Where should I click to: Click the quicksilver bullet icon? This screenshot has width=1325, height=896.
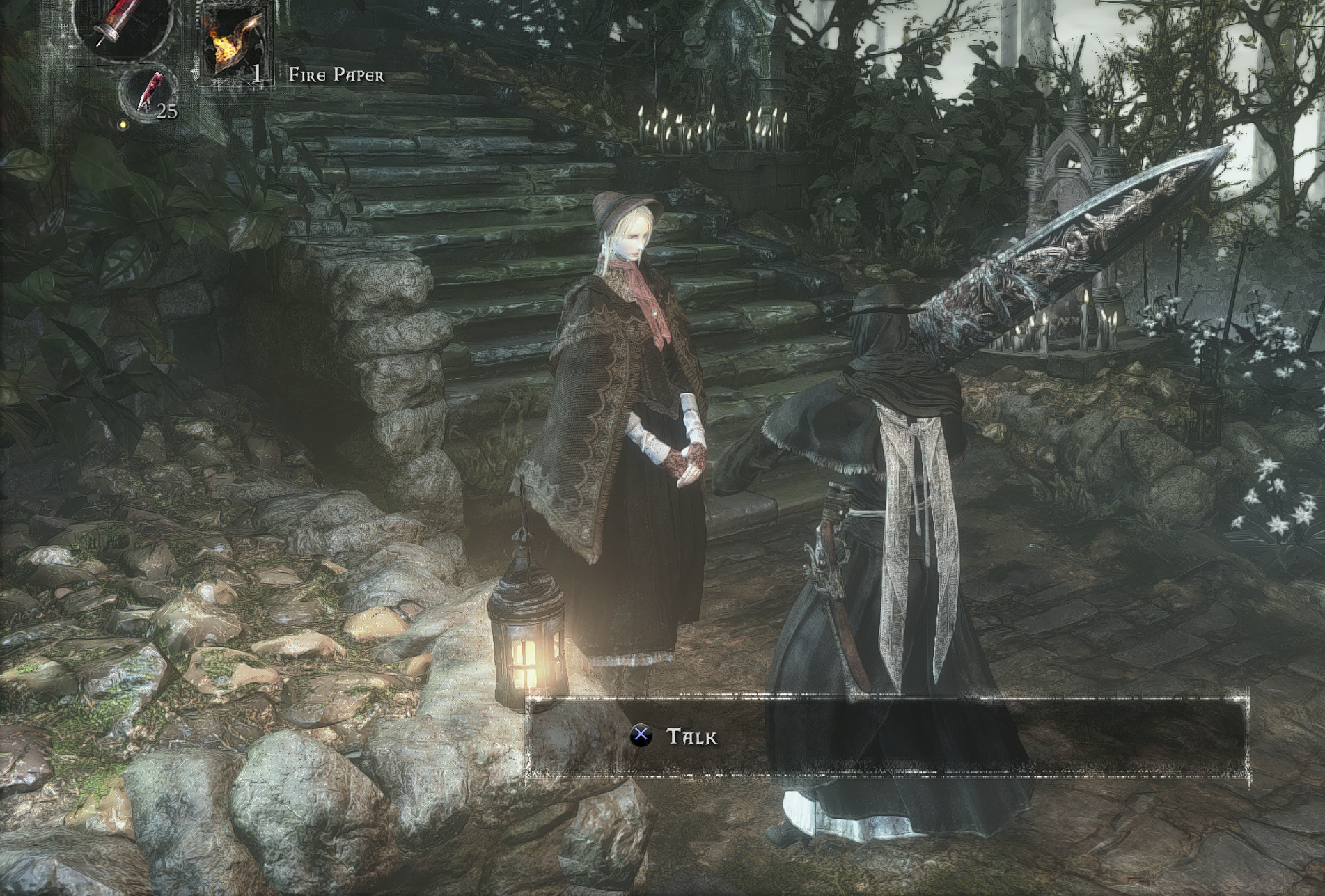click(148, 93)
